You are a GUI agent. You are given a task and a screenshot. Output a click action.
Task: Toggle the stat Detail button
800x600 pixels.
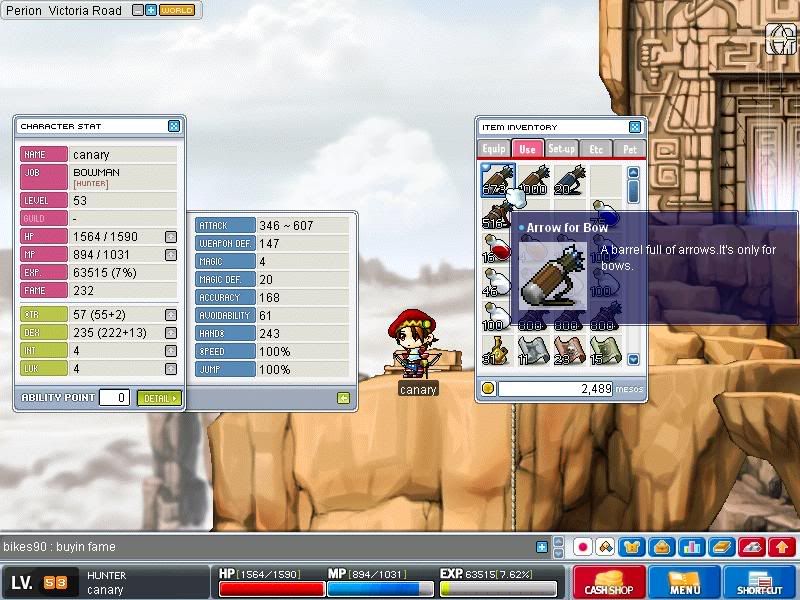pos(159,398)
